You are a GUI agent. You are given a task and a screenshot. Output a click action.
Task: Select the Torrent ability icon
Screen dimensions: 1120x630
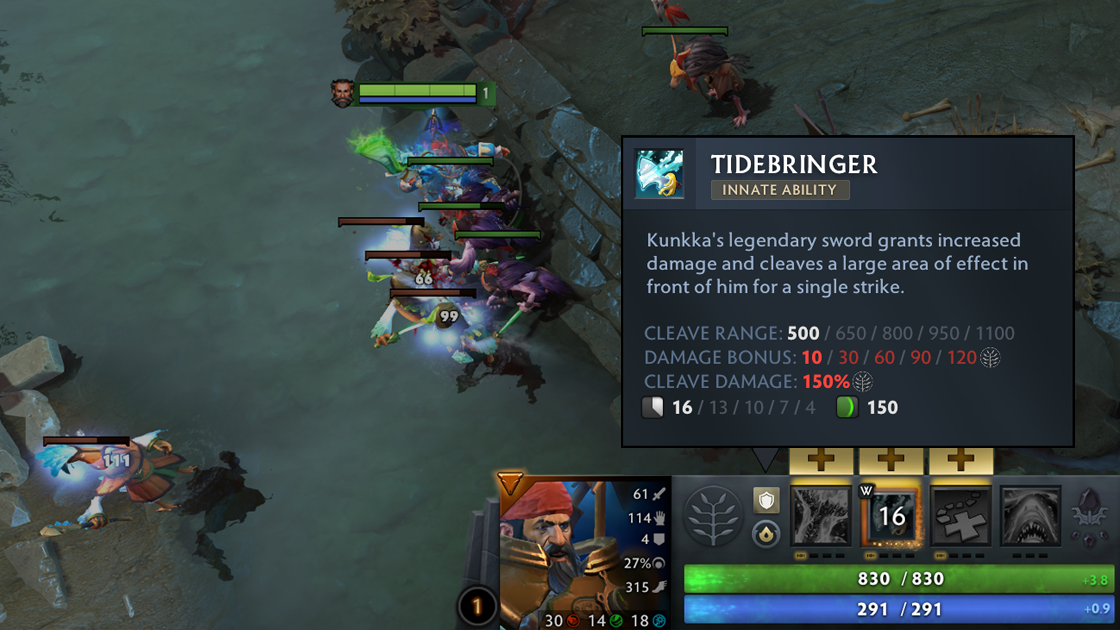click(x=821, y=517)
